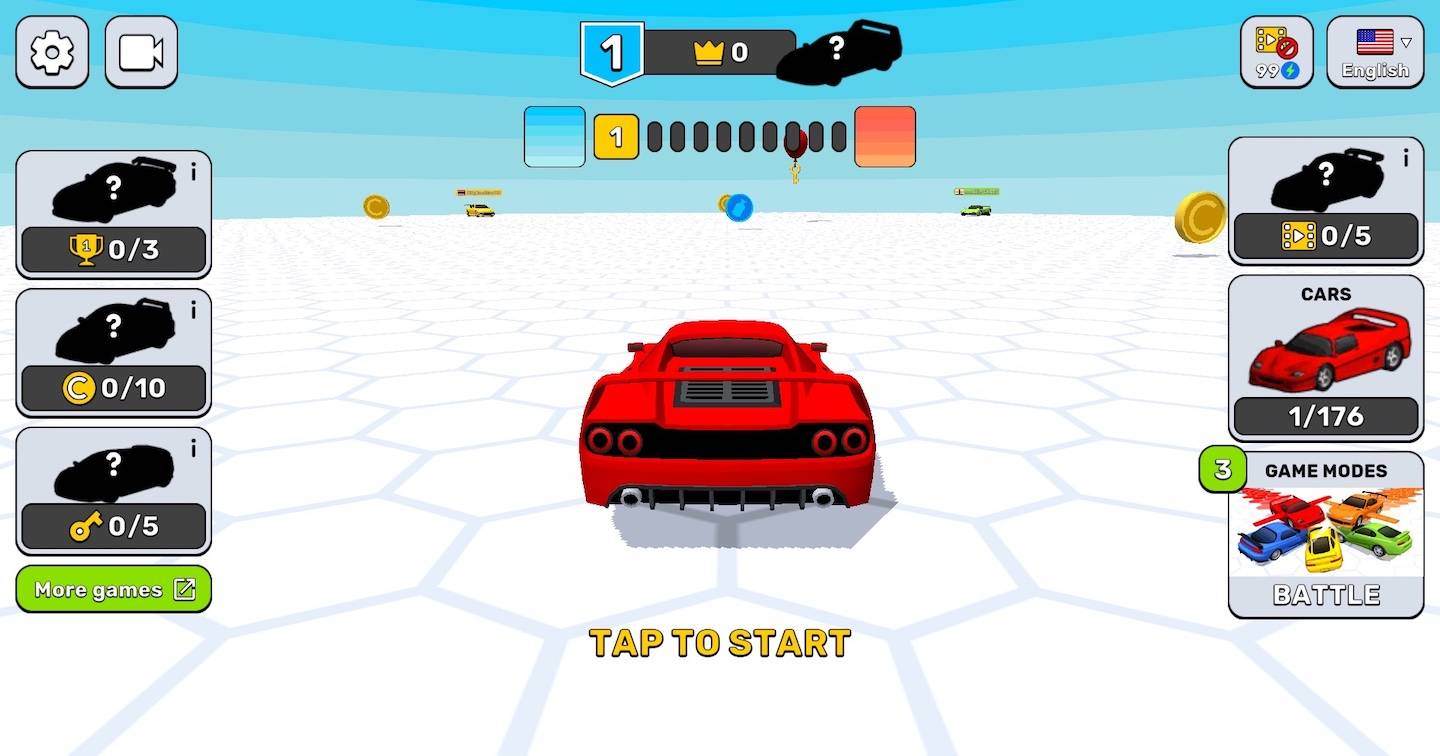This screenshot has height=756, width=1440.
Task: Select the key 0/5 locked car card
Action: (113, 490)
